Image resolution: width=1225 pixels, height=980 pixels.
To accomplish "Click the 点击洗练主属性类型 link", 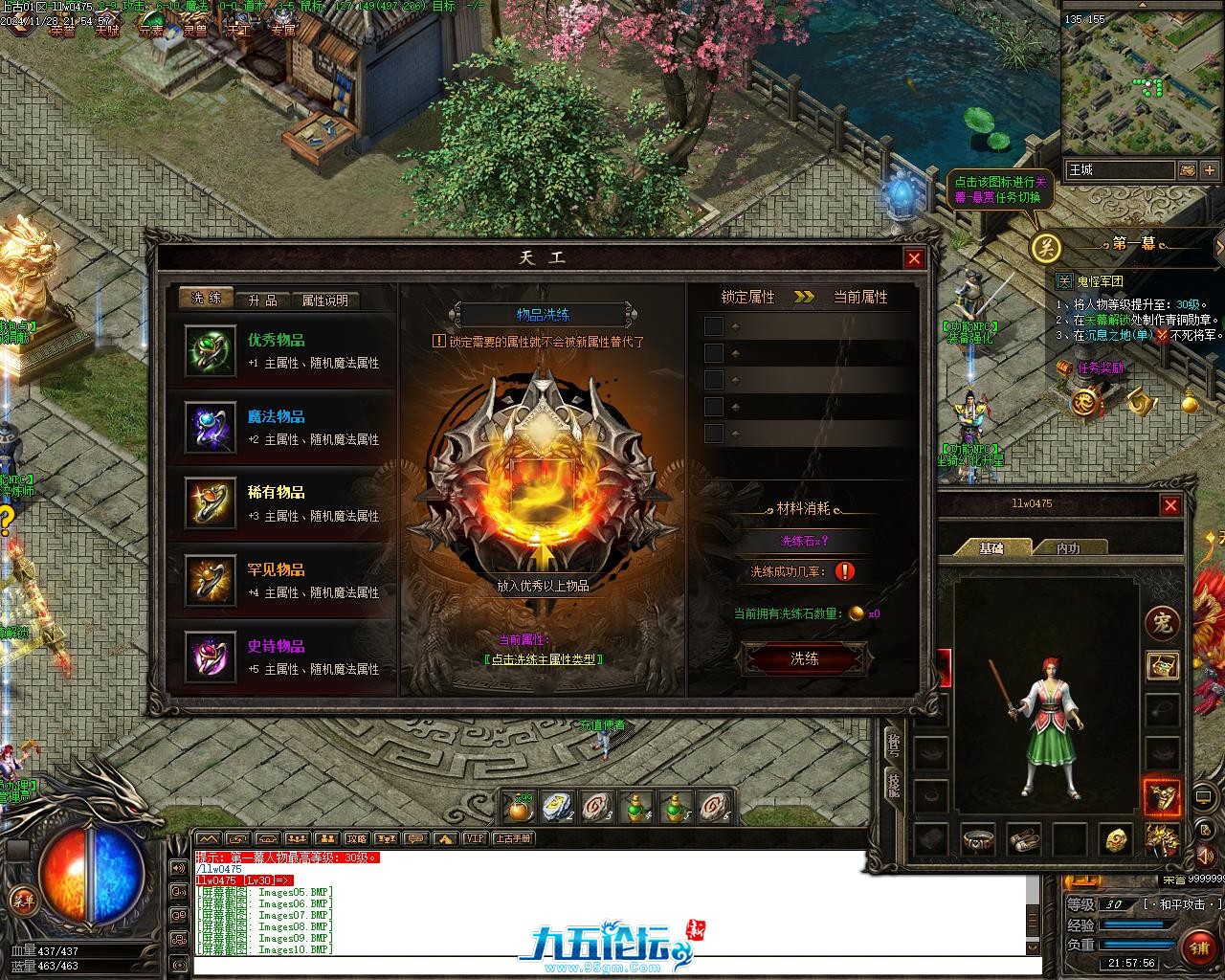I will pos(544,659).
